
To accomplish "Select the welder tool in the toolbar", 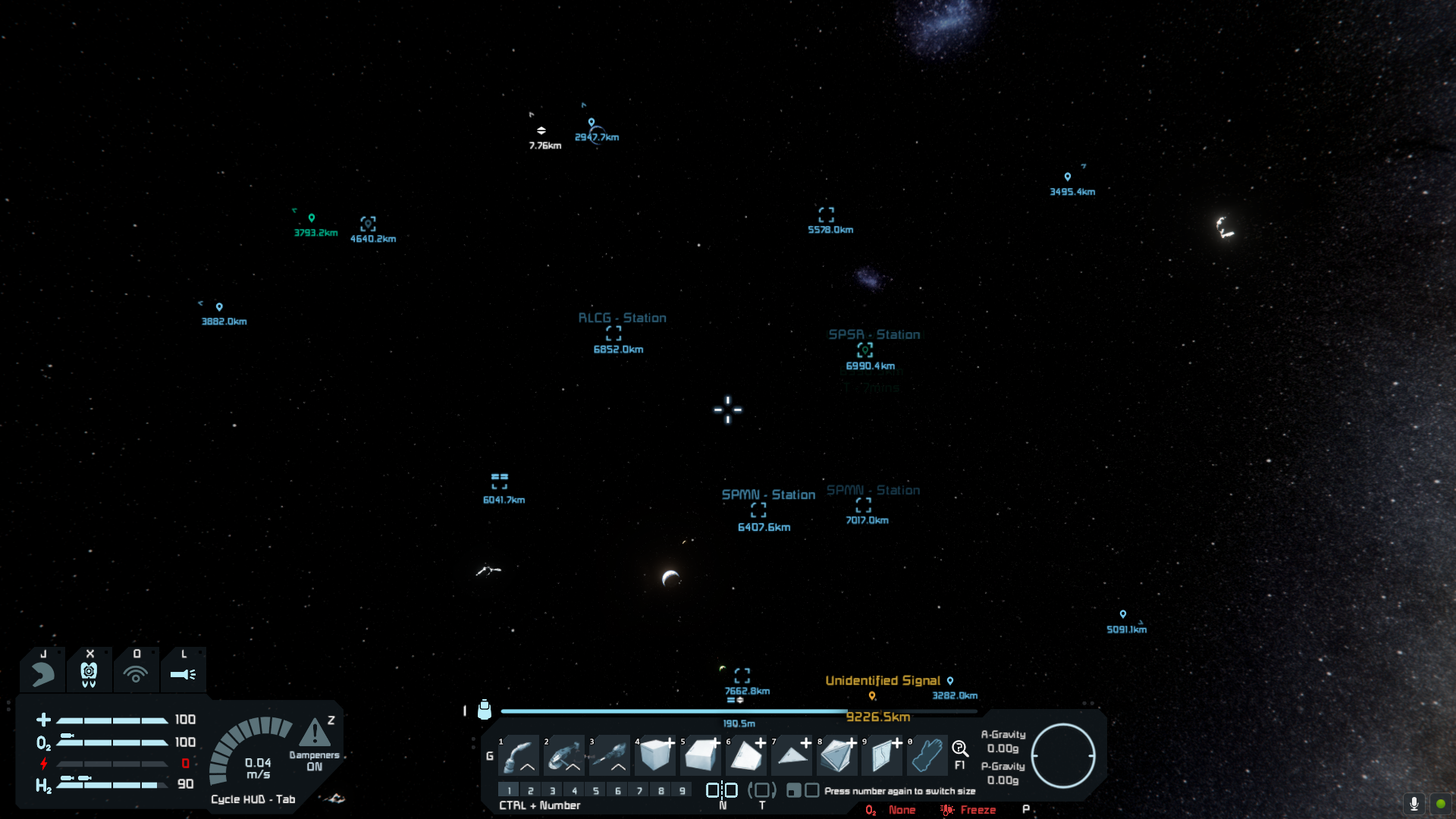I will click(x=520, y=755).
